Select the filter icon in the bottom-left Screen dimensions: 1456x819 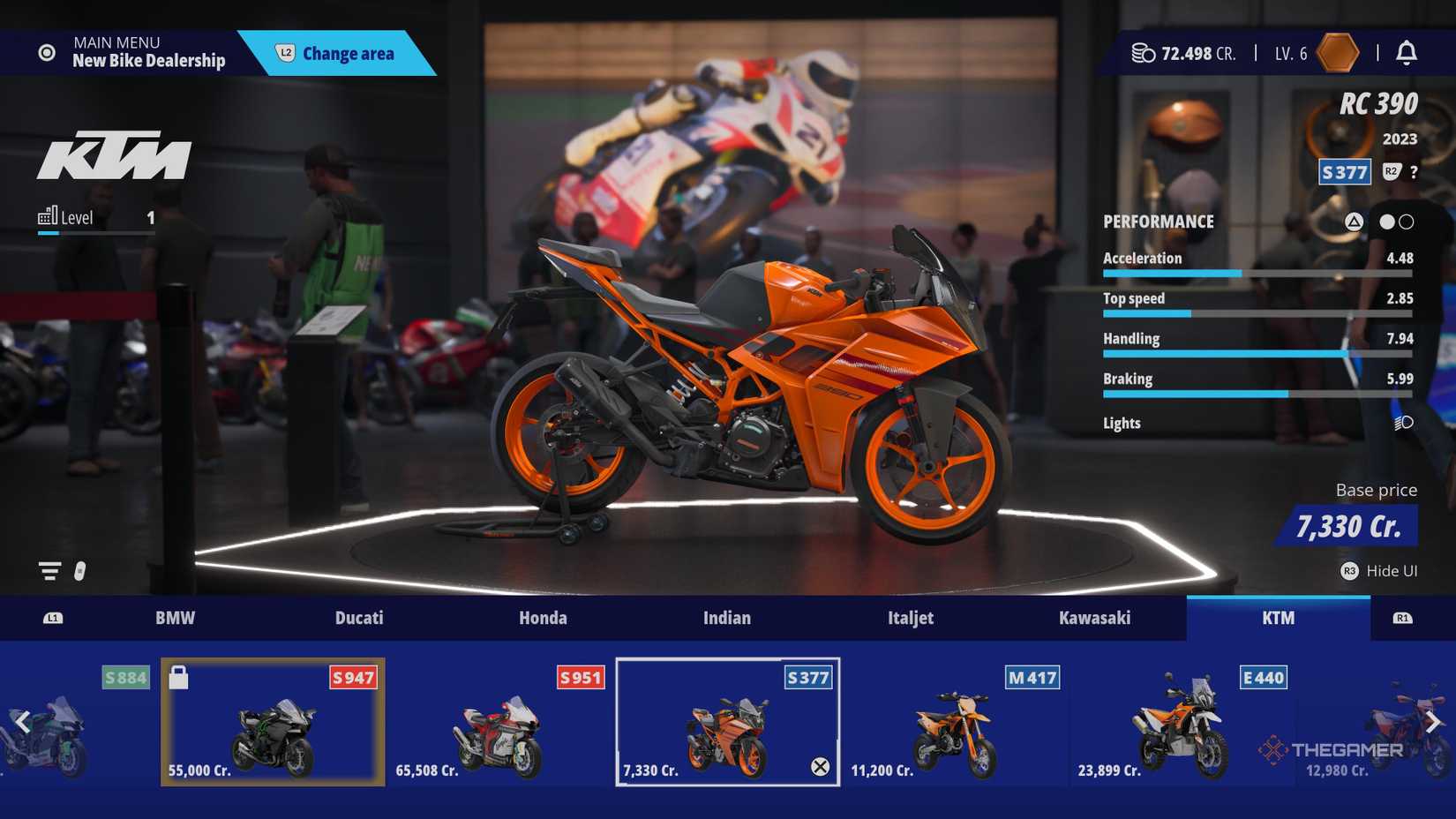[49, 570]
